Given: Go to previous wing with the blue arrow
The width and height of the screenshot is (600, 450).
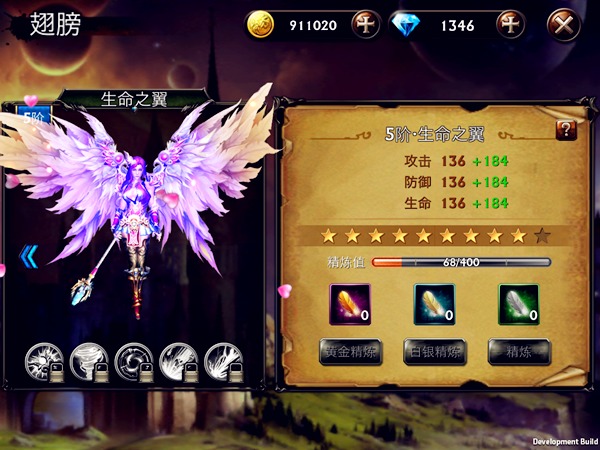Looking at the screenshot, I should pos(29,257).
